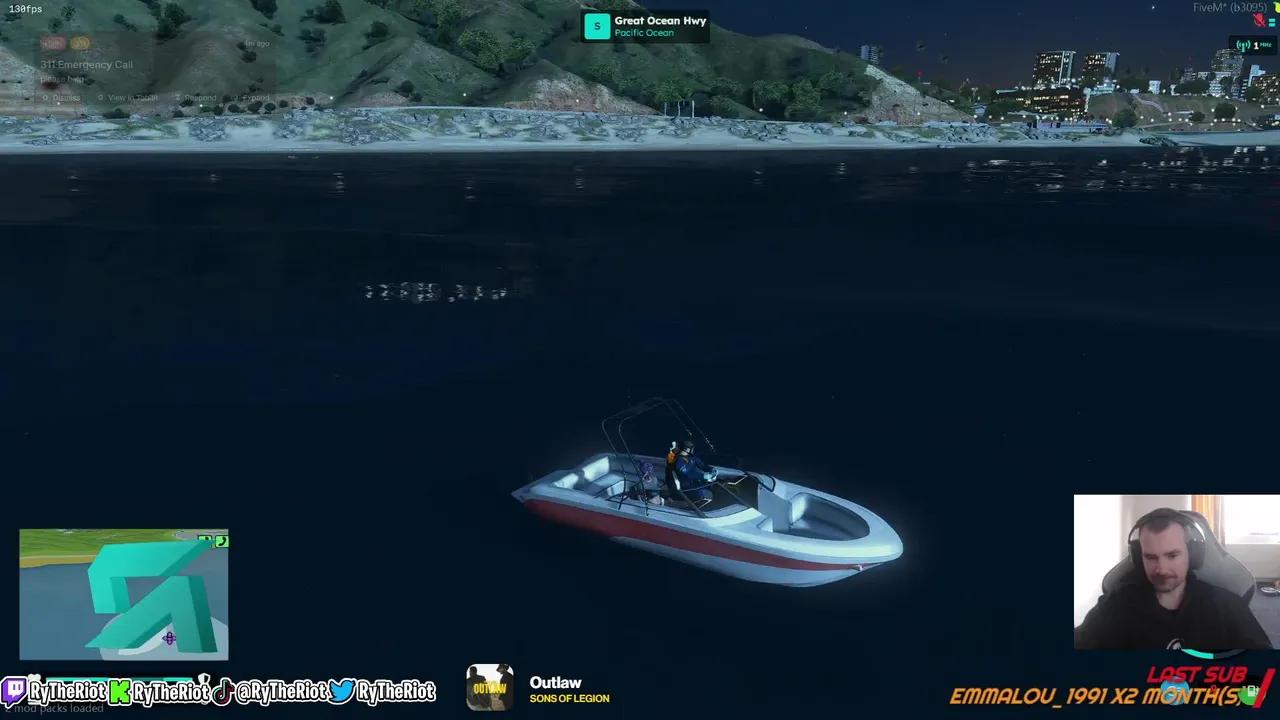Click the TikTok icon labeled @RyTheRiot
1280x720 pixels.
223,692
